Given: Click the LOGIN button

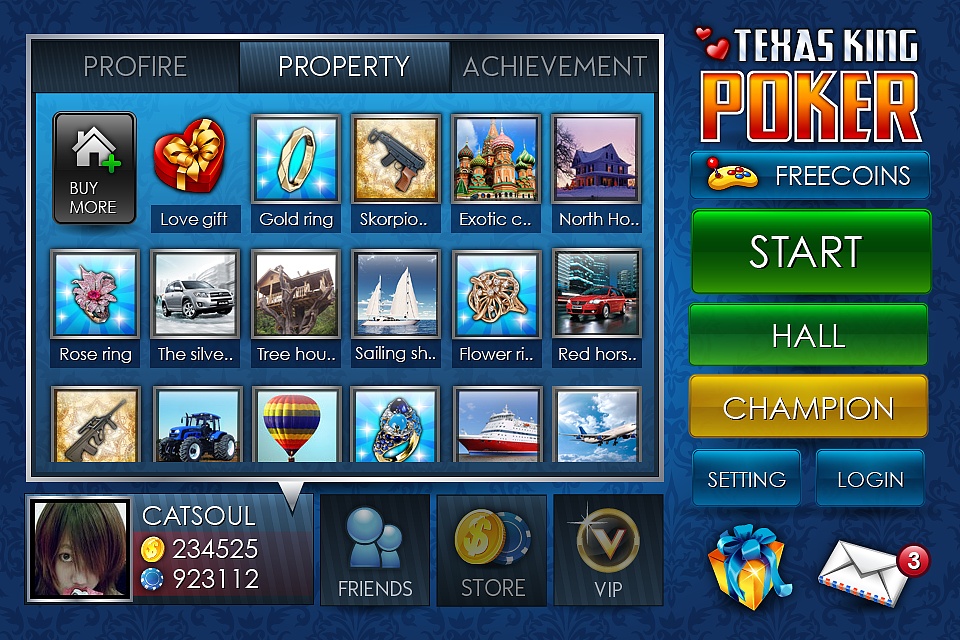Looking at the screenshot, I should coord(870,479).
